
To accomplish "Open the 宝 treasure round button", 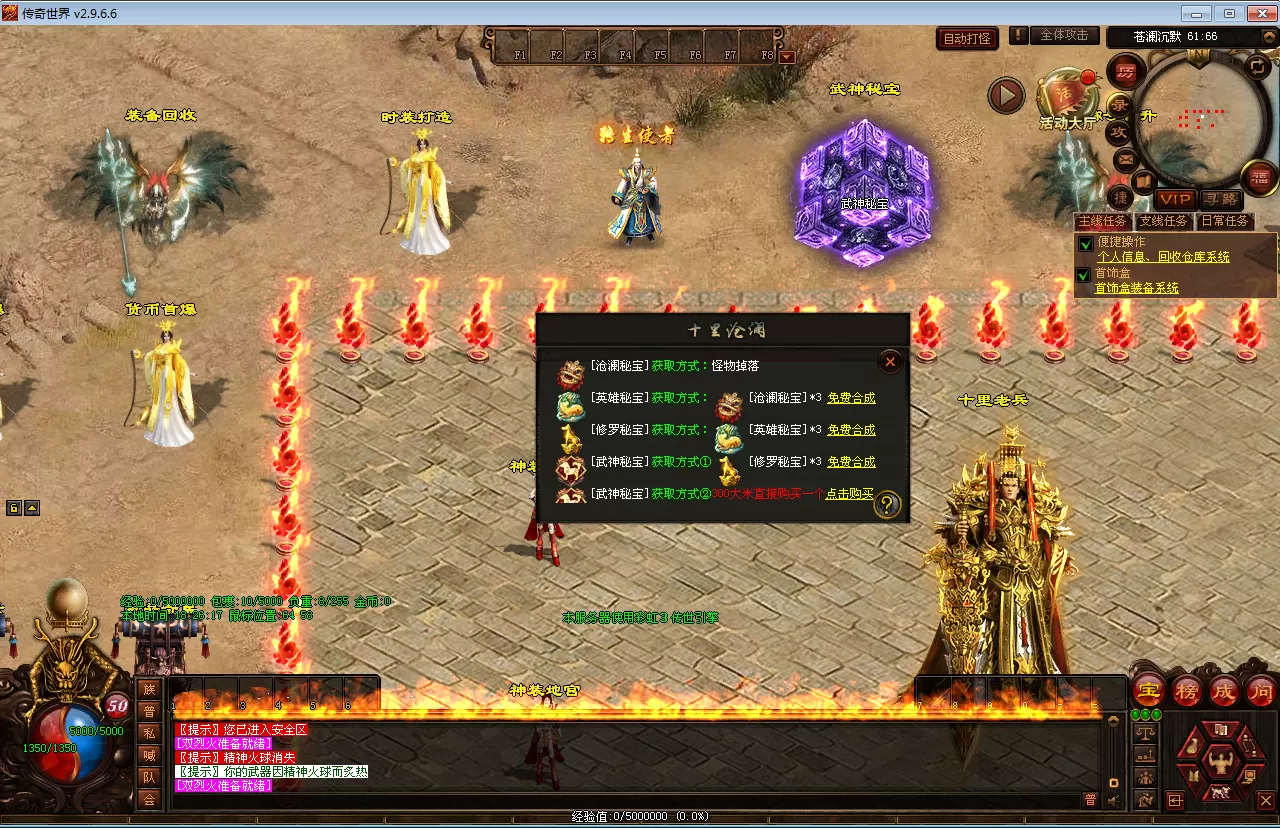I will coord(1149,690).
